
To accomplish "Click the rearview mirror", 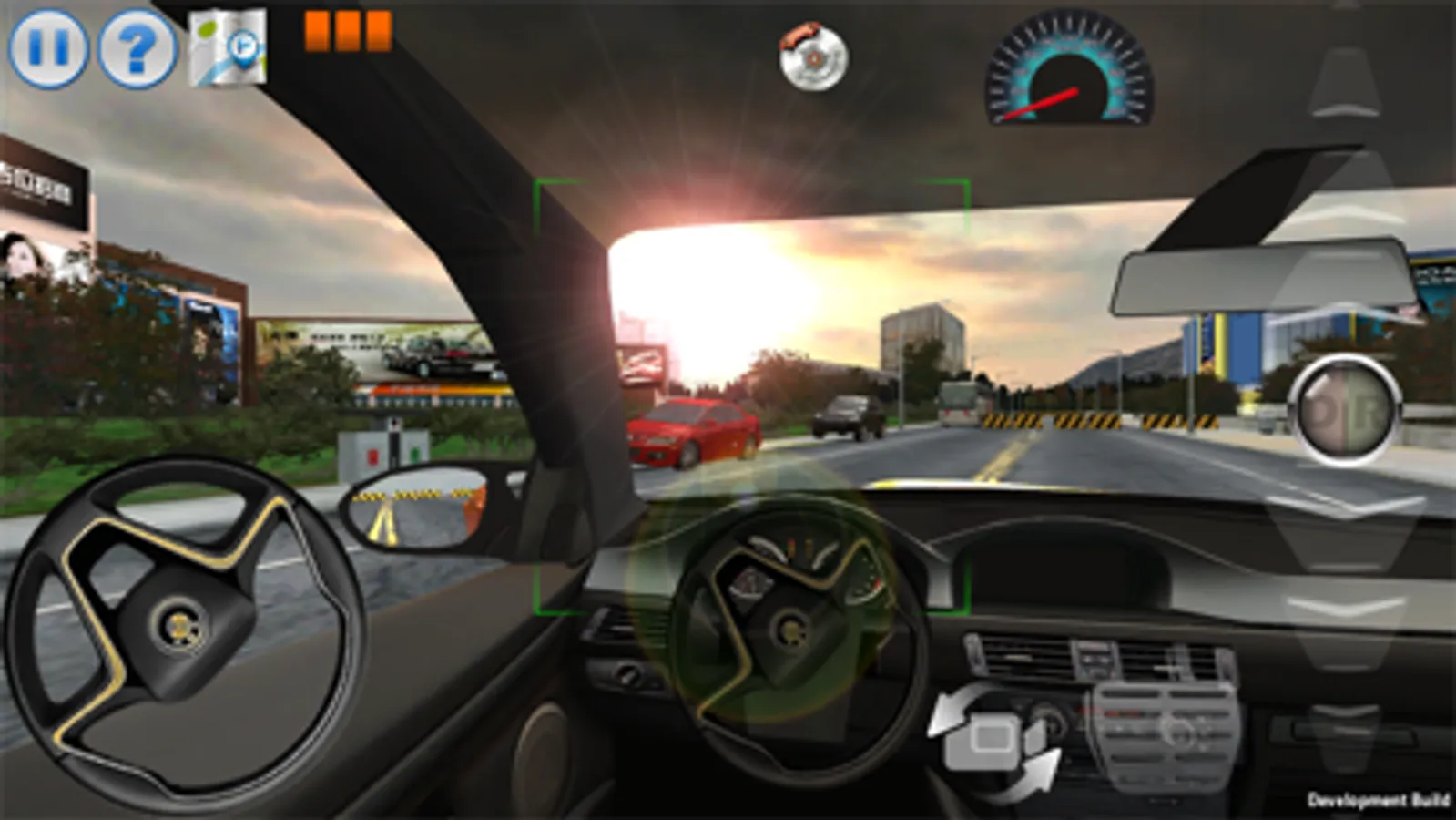I will point(1261,273).
